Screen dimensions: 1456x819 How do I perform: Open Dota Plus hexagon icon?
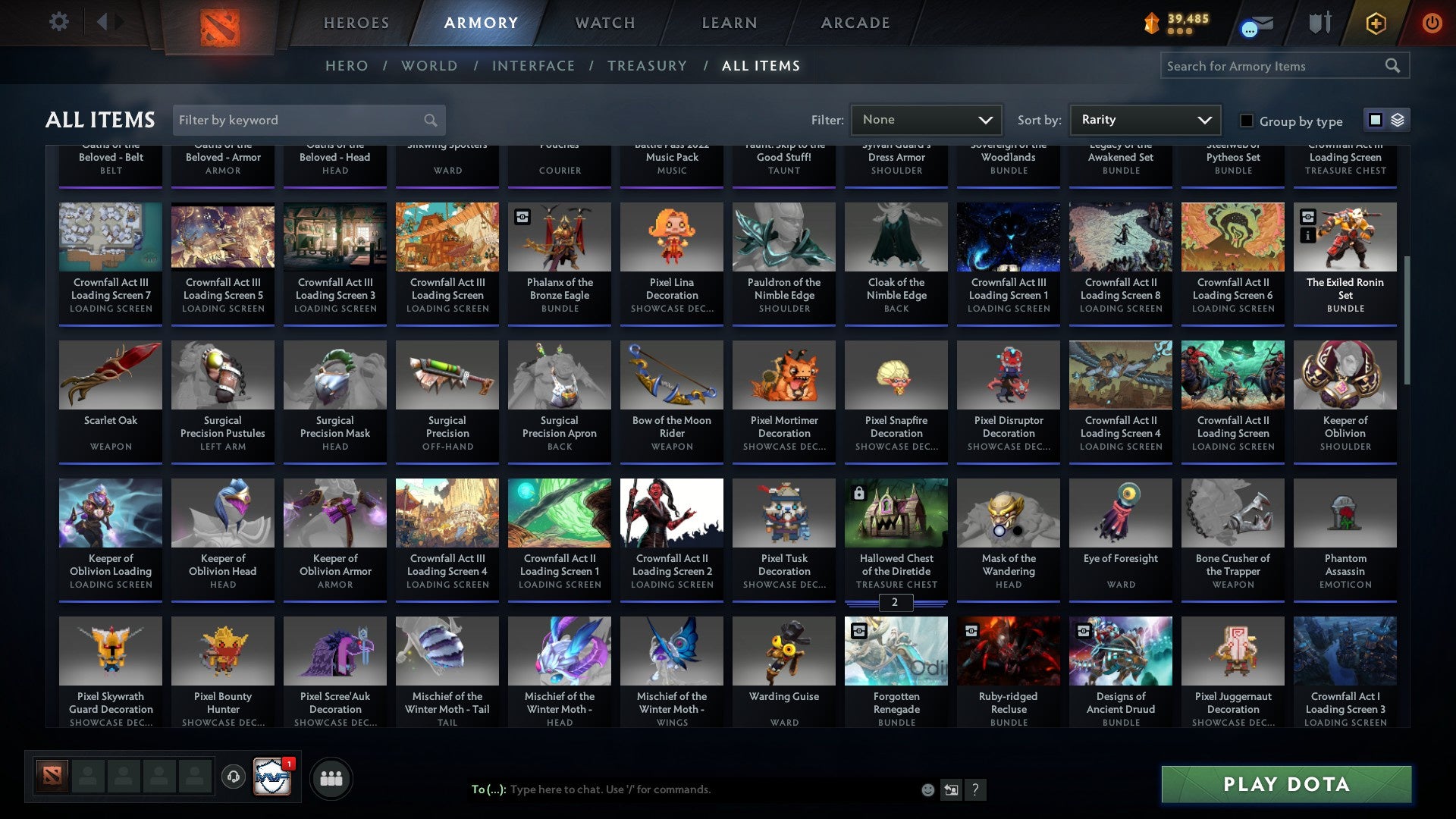point(1376,23)
